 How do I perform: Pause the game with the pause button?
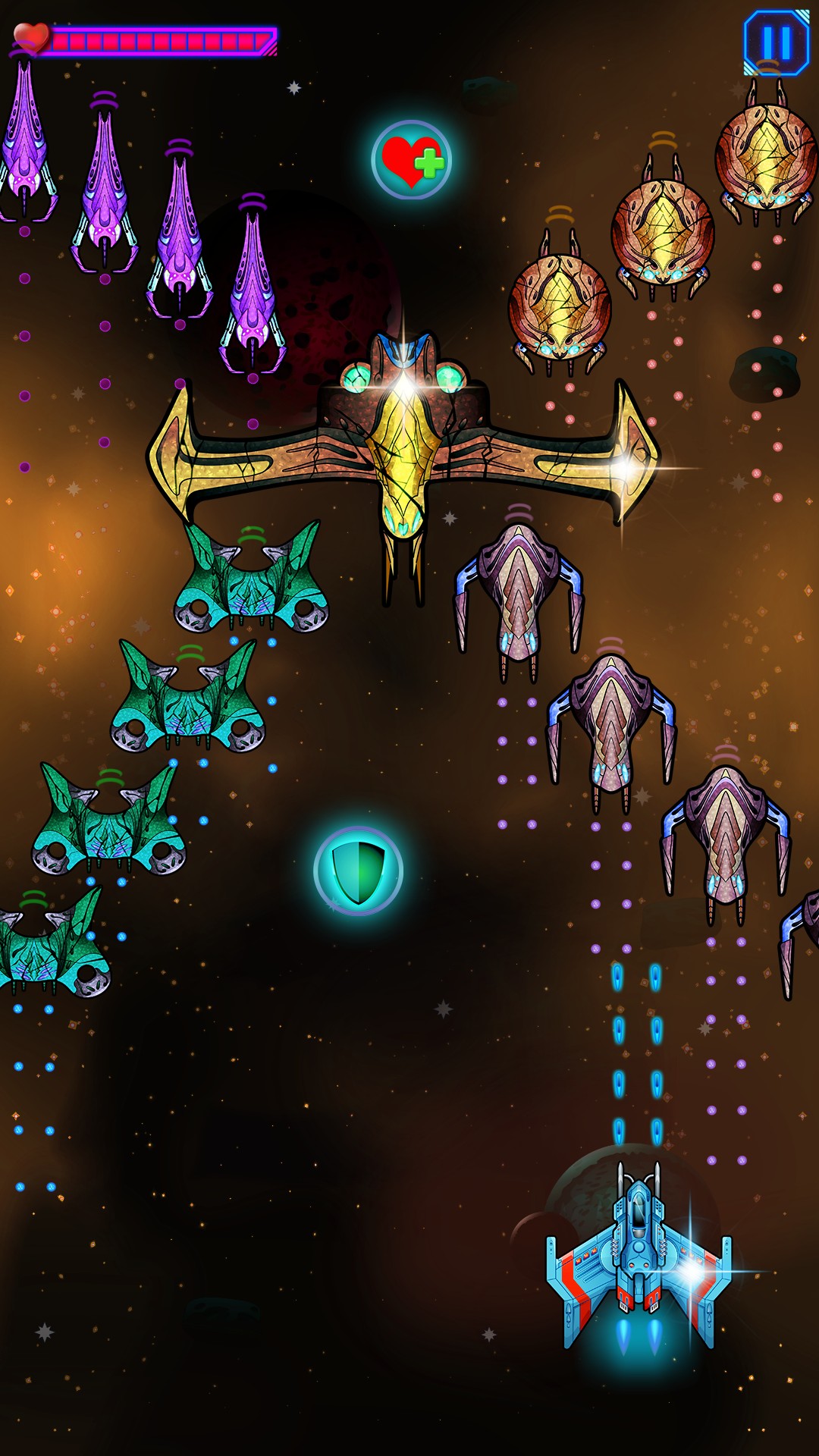[x=776, y=42]
